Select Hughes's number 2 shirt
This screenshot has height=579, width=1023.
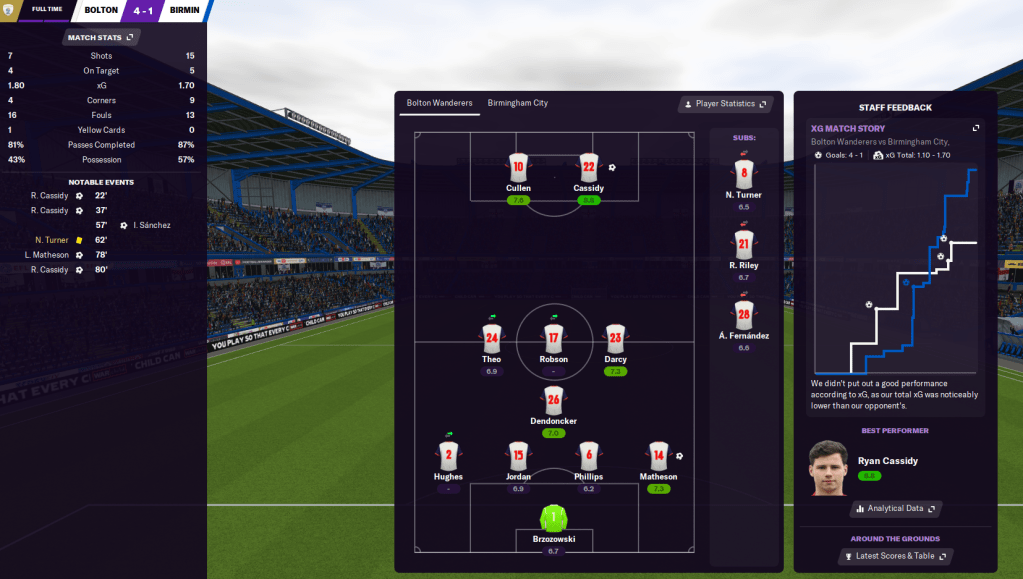448,456
